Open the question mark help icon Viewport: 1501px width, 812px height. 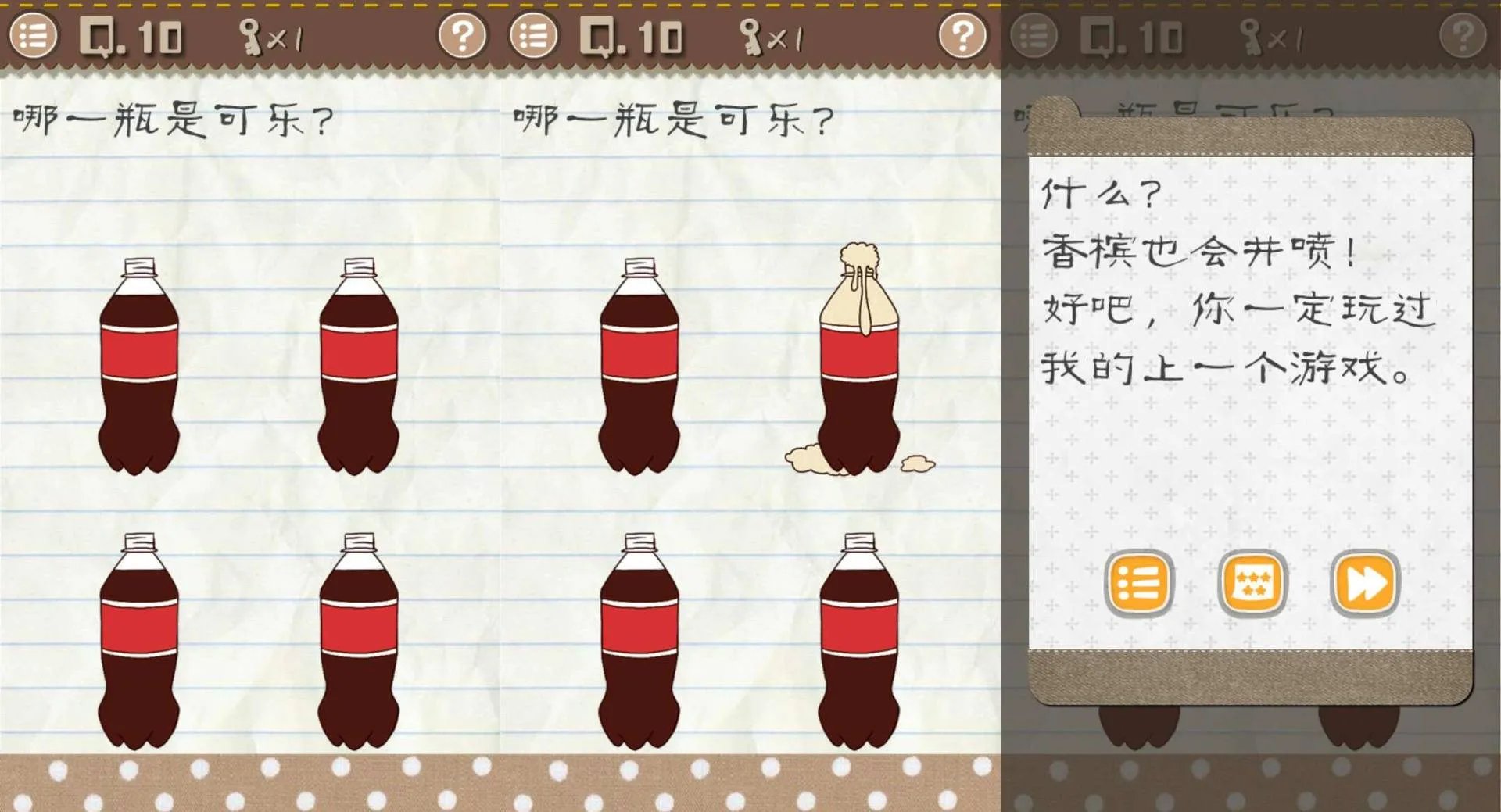464,34
